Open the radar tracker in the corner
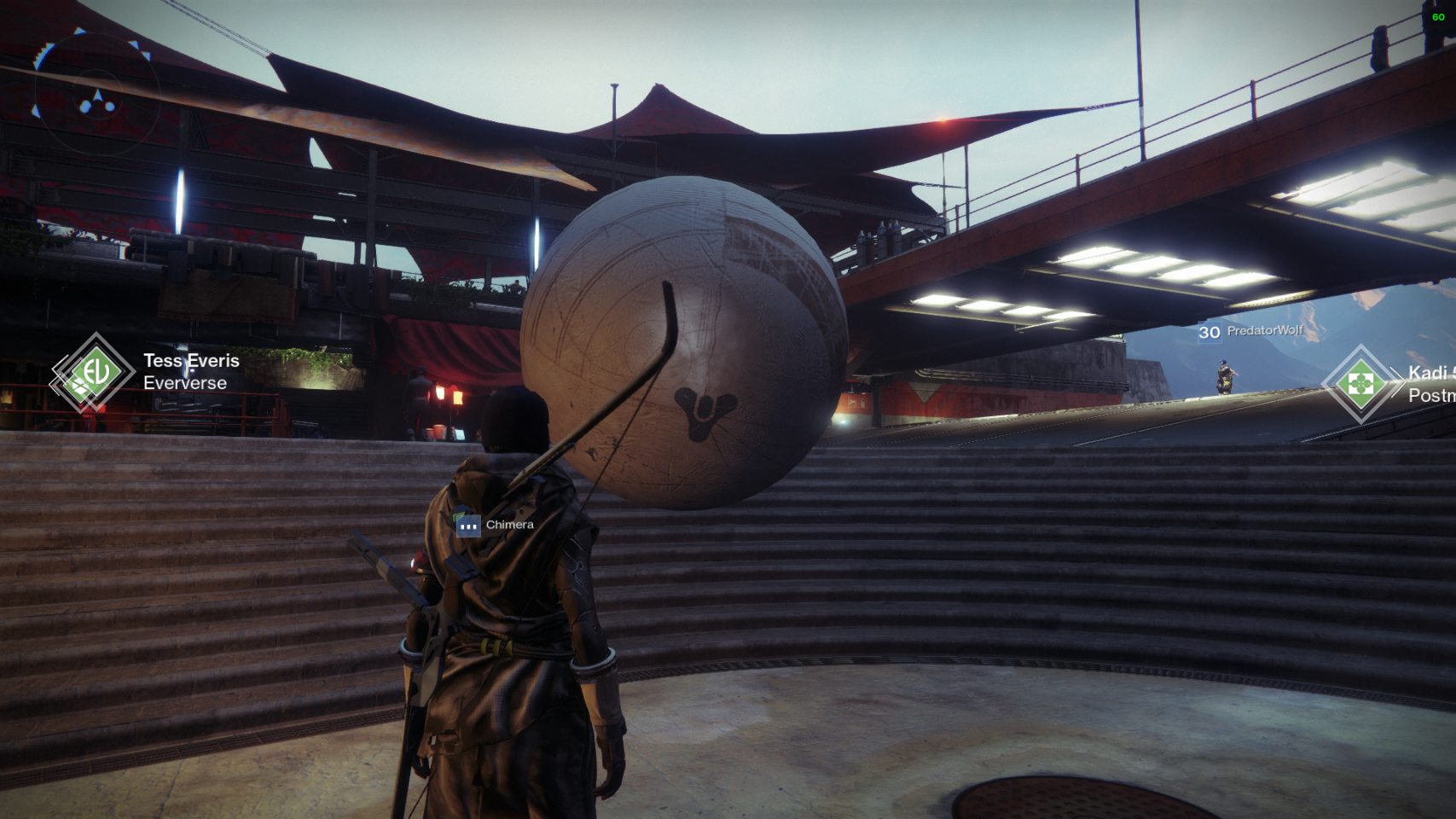The width and height of the screenshot is (1456, 819). (96, 94)
